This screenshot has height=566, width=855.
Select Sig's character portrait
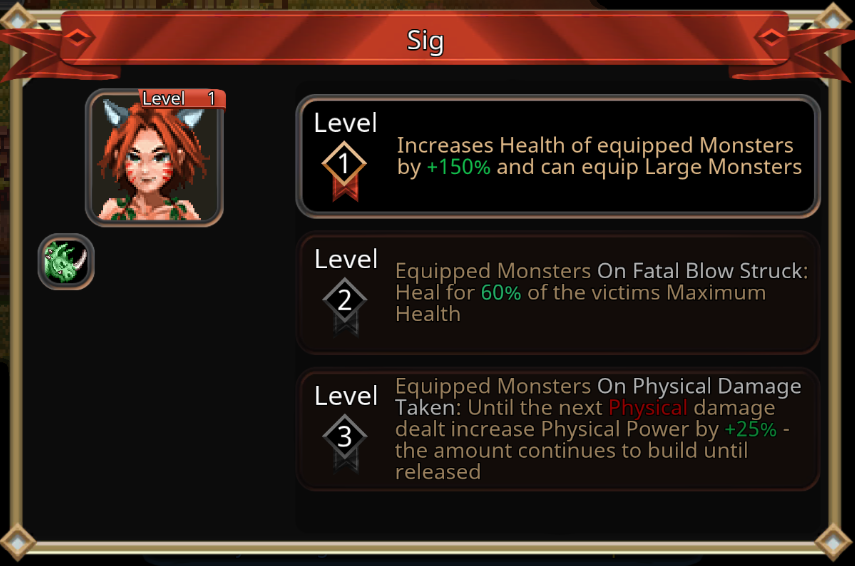155,158
